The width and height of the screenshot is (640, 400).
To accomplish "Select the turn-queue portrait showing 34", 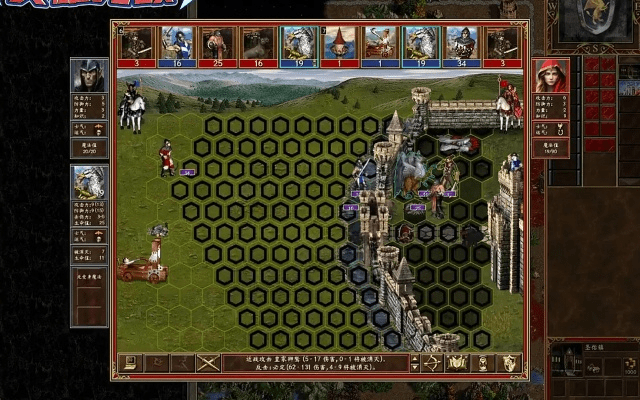I will [x=461, y=44].
